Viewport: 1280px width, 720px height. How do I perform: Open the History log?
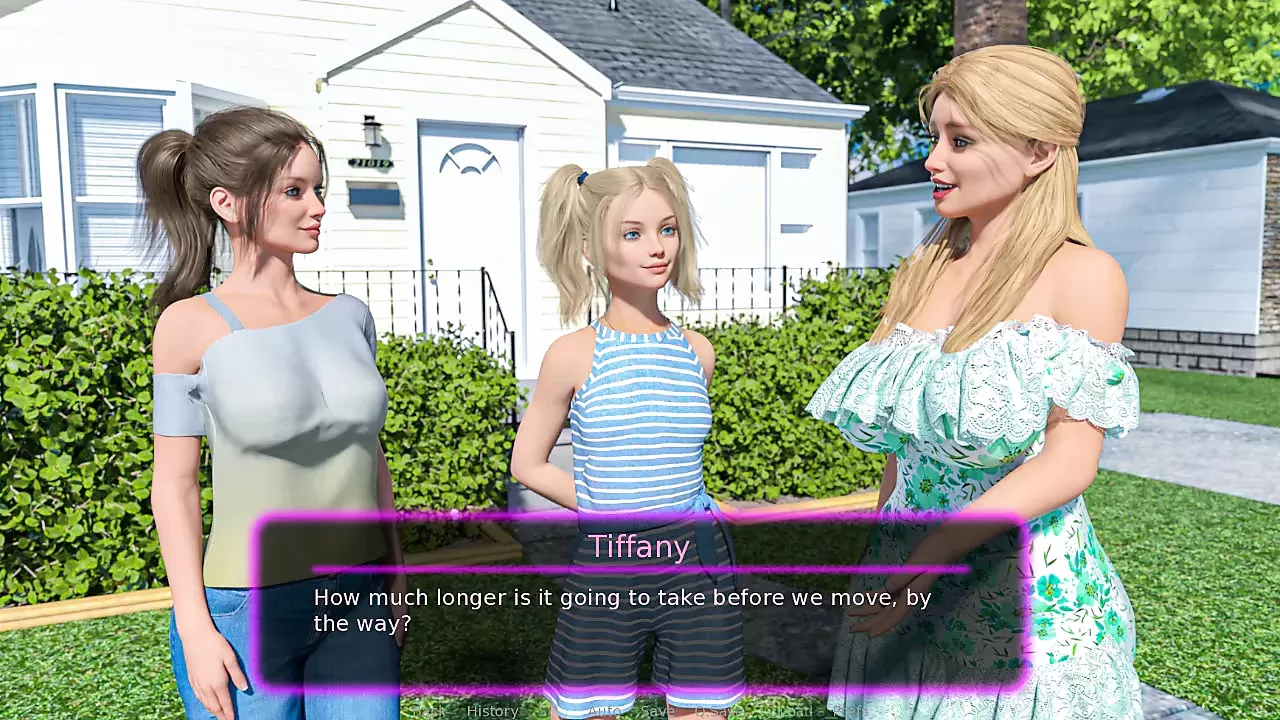[492, 711]
